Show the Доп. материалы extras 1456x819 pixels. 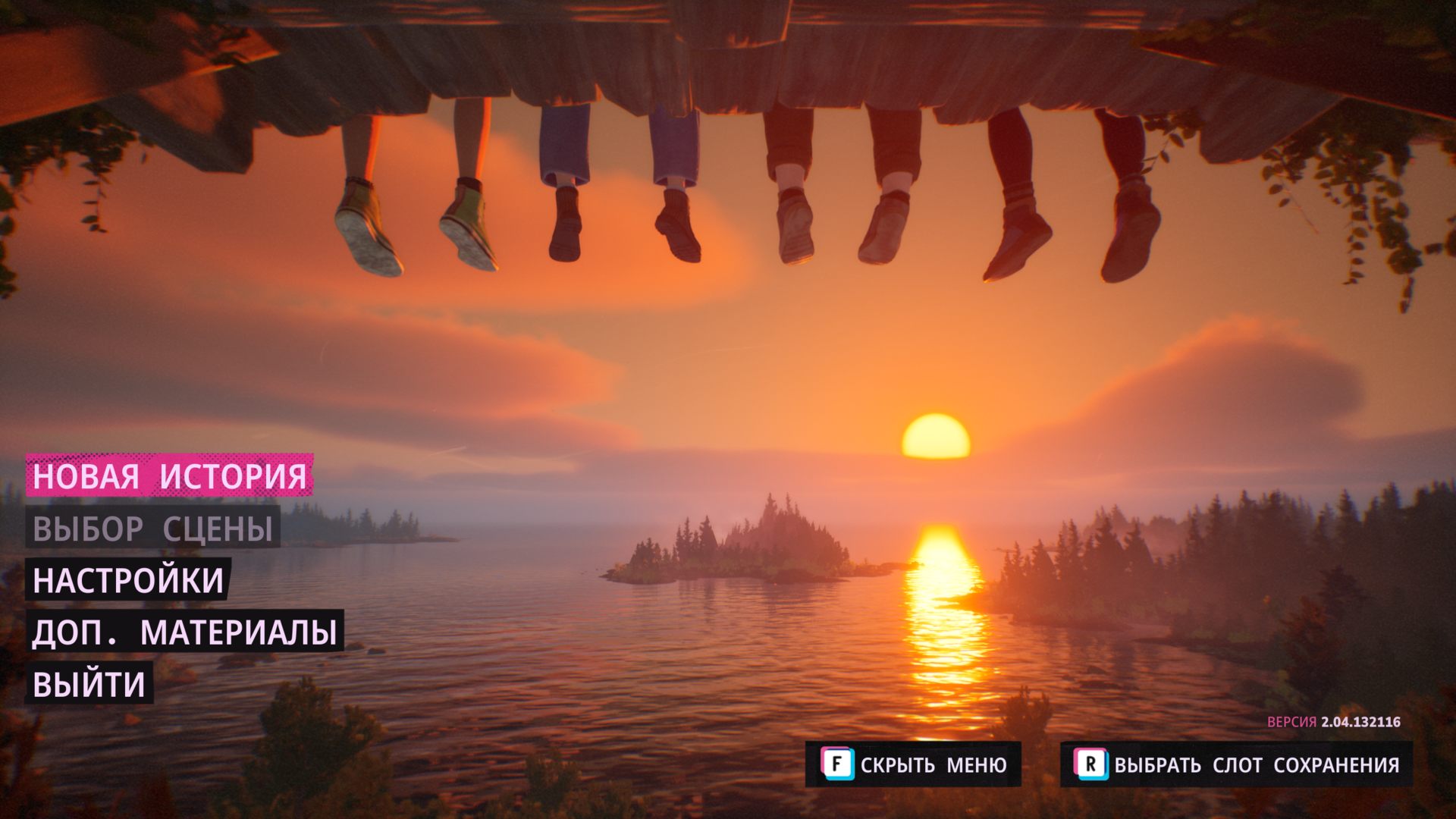coord(184,632)
